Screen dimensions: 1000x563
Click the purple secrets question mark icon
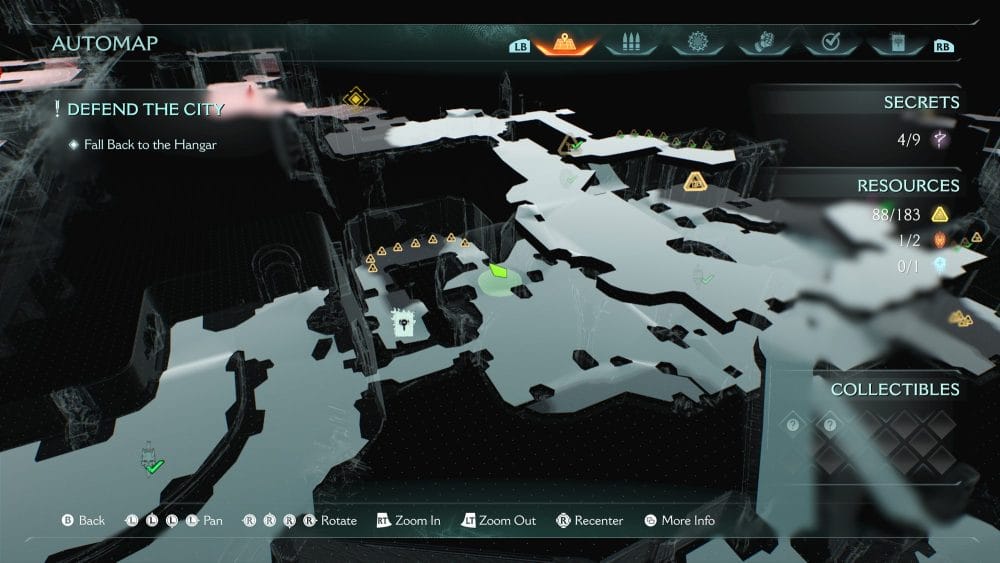click(940, 140)
